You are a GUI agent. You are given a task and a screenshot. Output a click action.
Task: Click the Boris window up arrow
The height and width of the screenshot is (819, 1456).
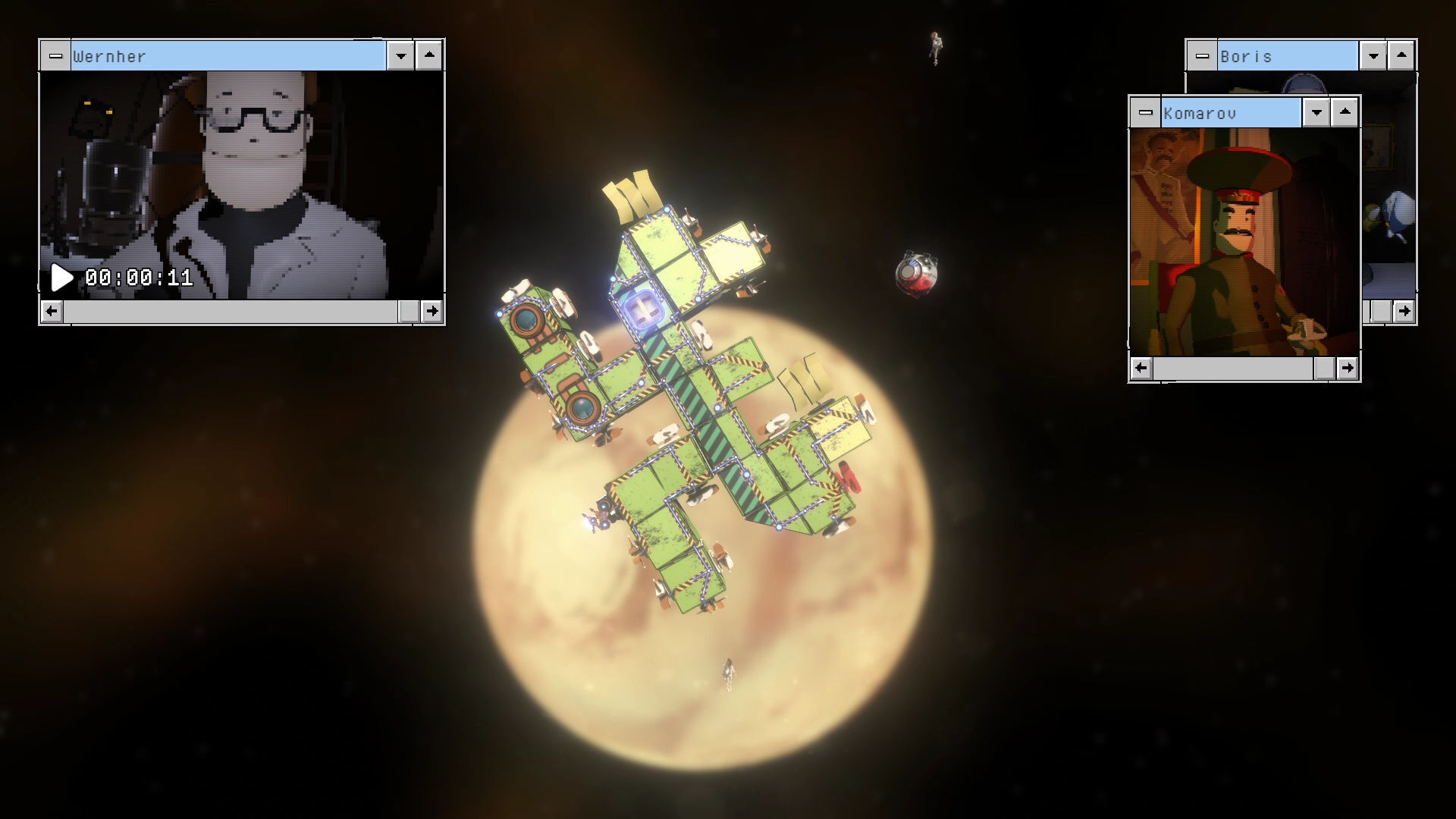point(1401,55)
